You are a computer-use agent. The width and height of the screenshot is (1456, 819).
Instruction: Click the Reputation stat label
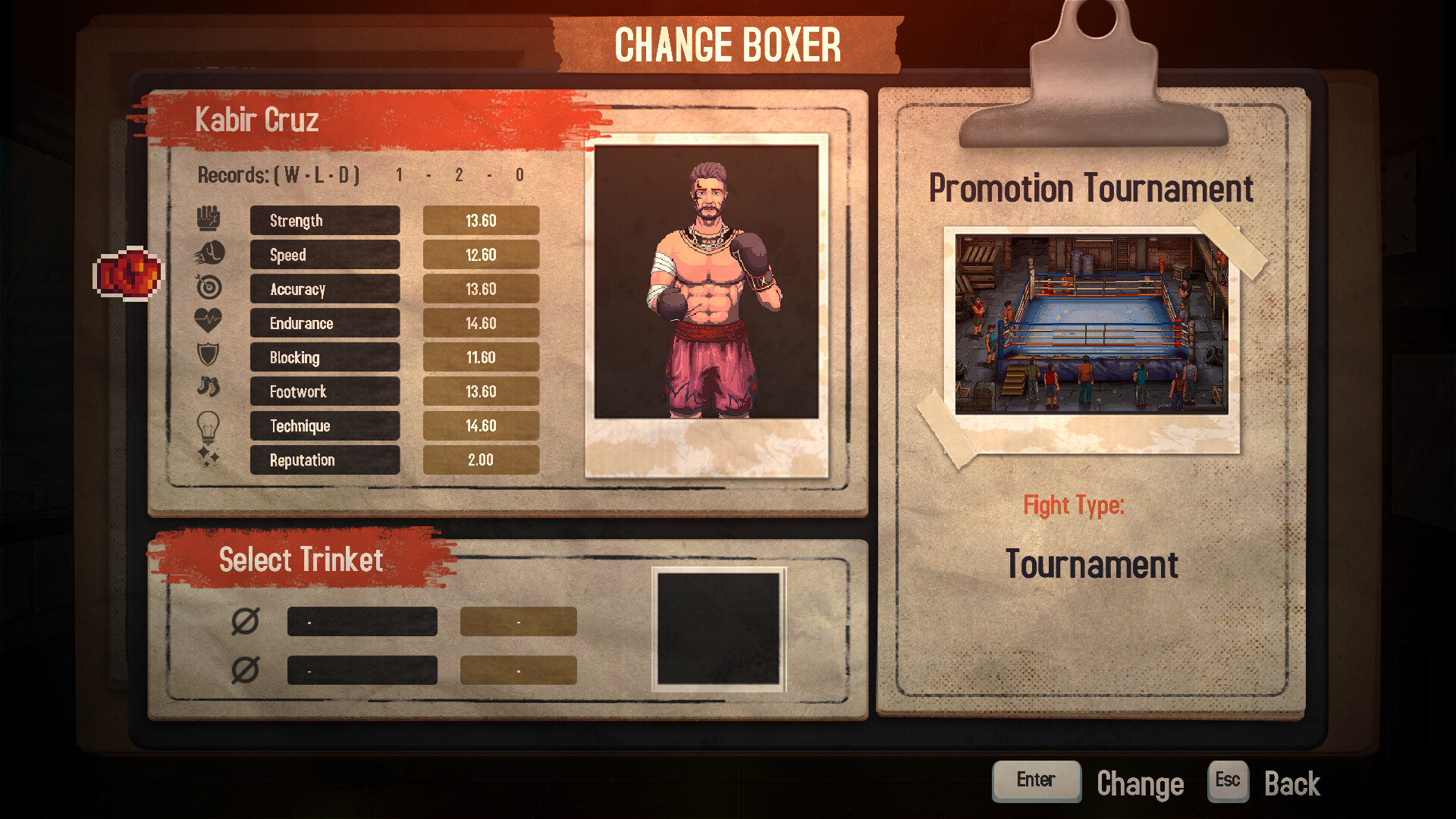(325, 460)
